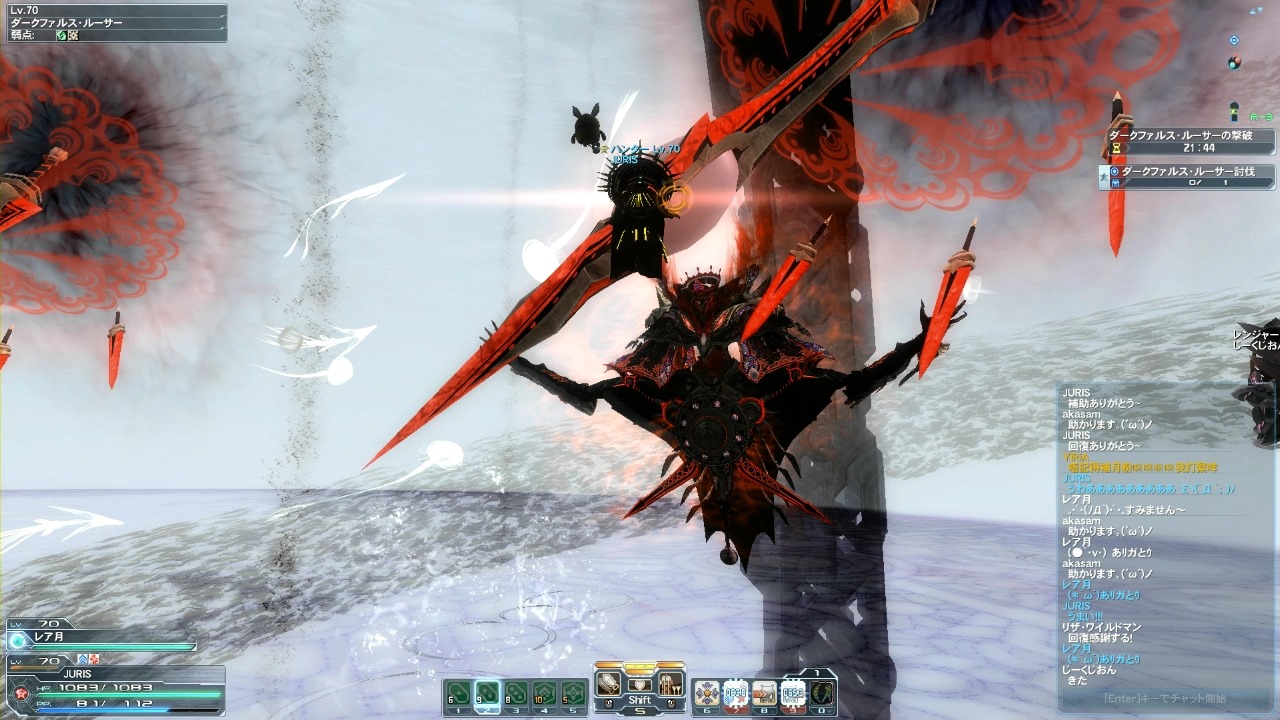Use the item in subpalette slot 5
Image resolution: width=1280 pixels, height=720 pixels.
coord(573,693)
